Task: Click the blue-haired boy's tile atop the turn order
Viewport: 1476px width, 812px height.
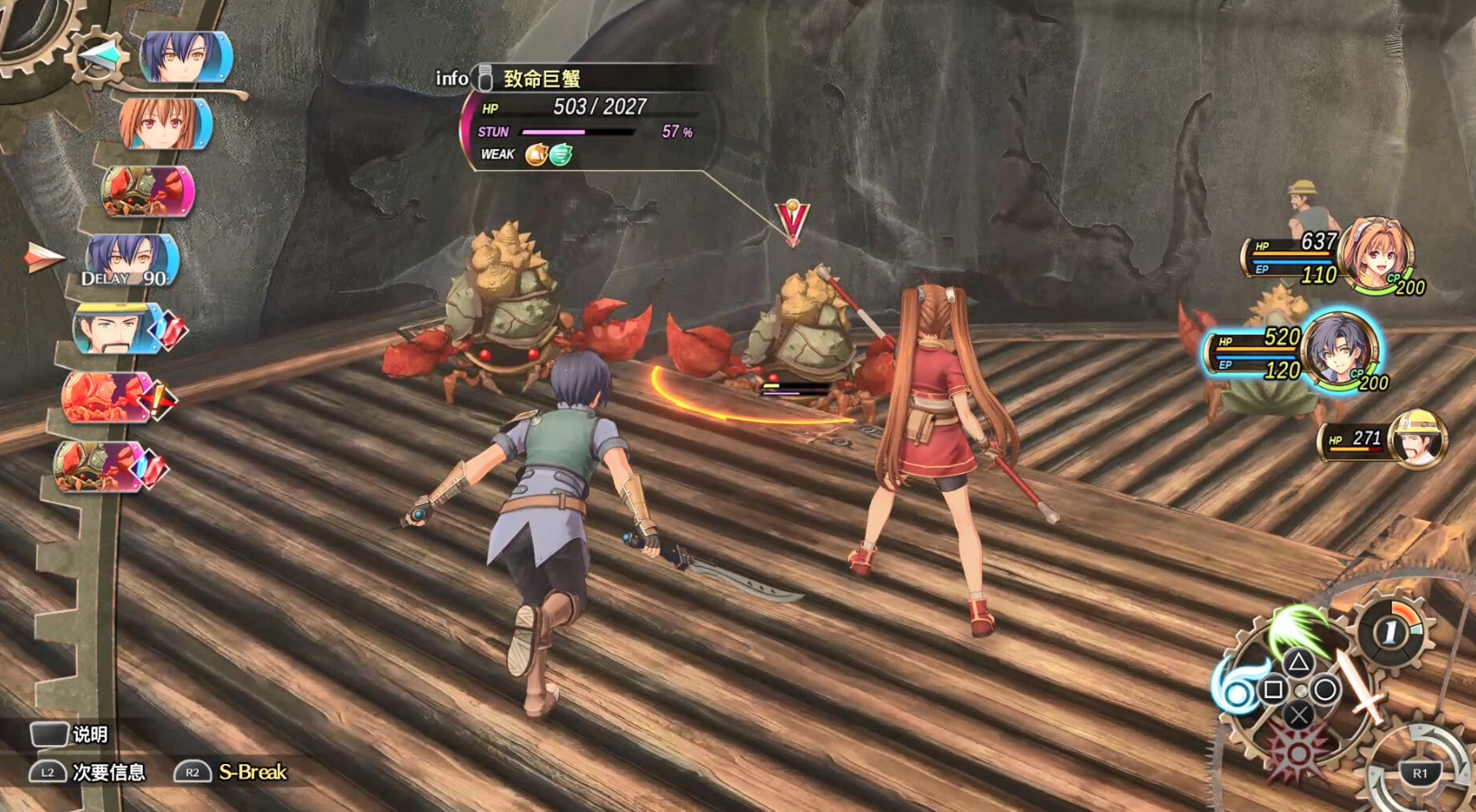Action: 184,57
